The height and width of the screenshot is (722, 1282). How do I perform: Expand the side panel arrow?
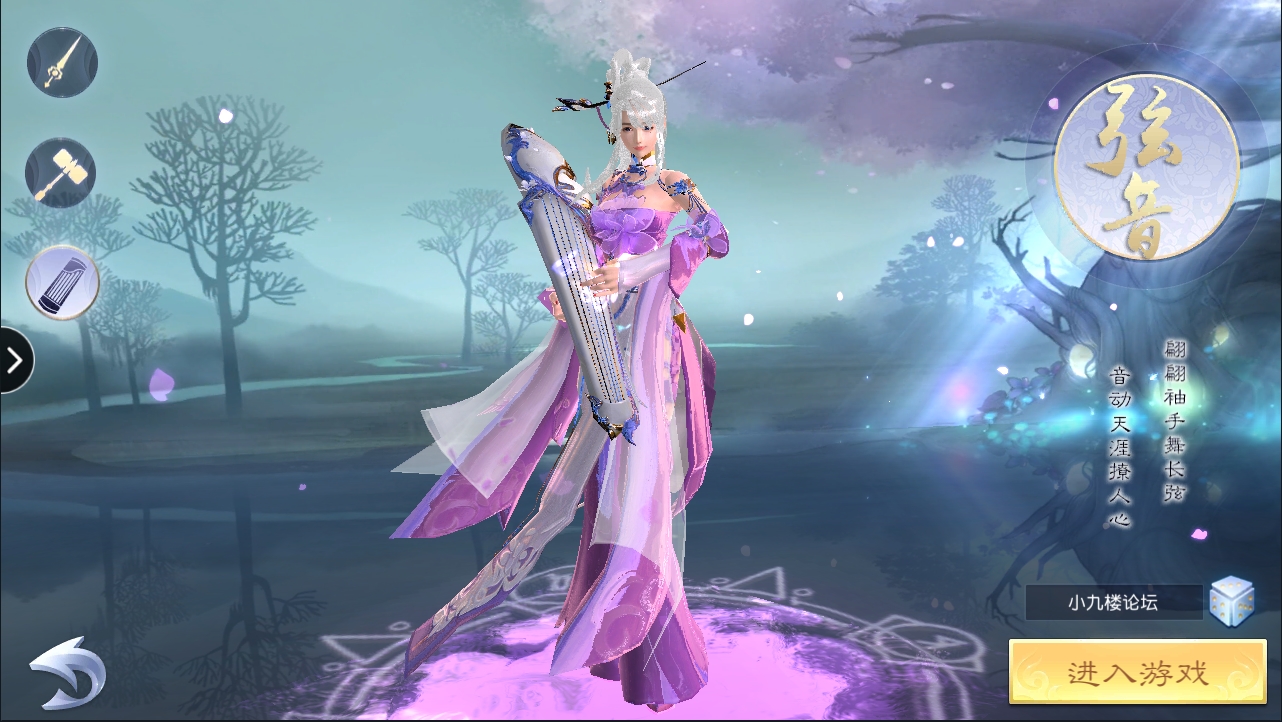15,359
